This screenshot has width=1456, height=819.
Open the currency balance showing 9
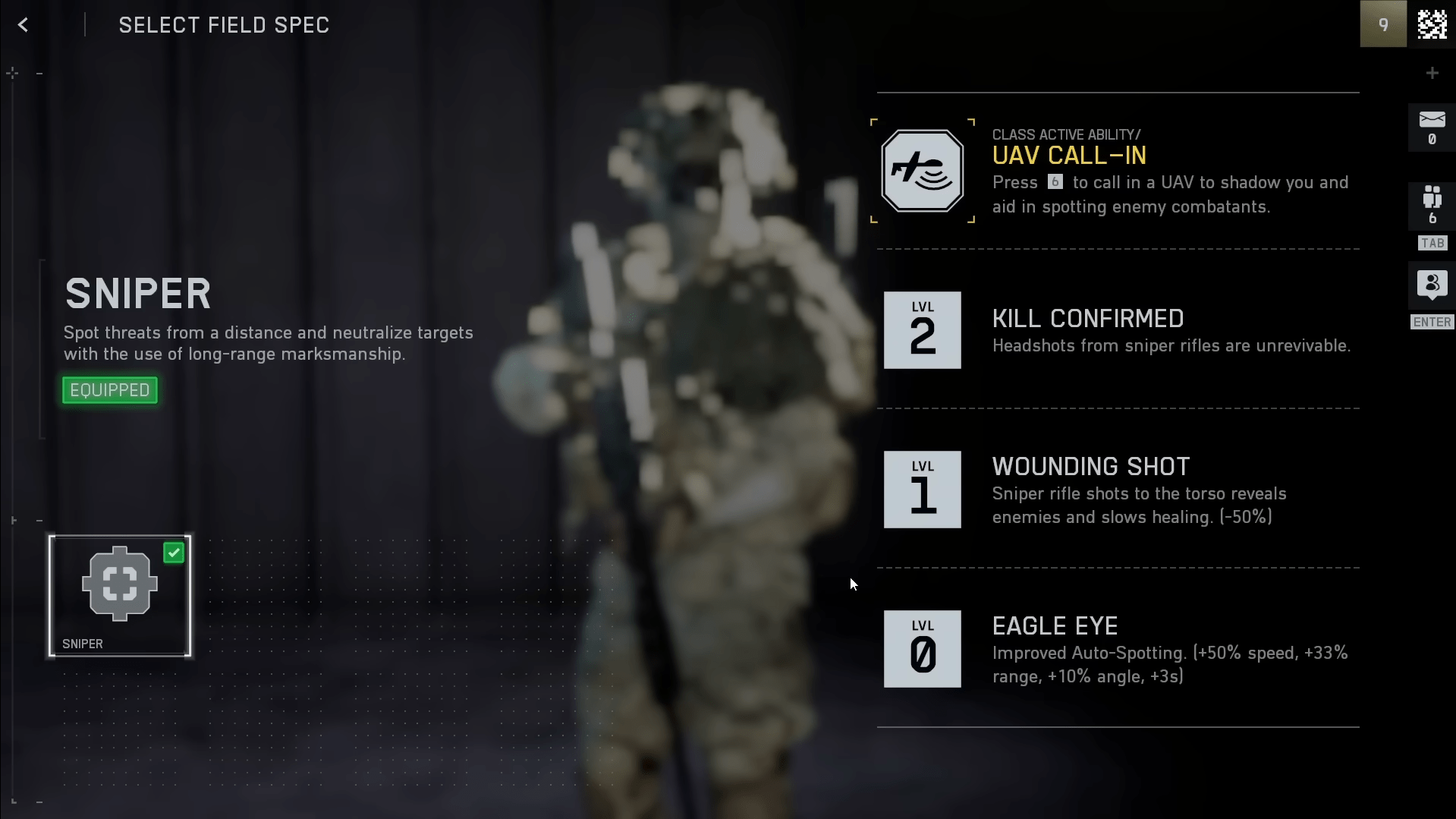[1382, 24]
